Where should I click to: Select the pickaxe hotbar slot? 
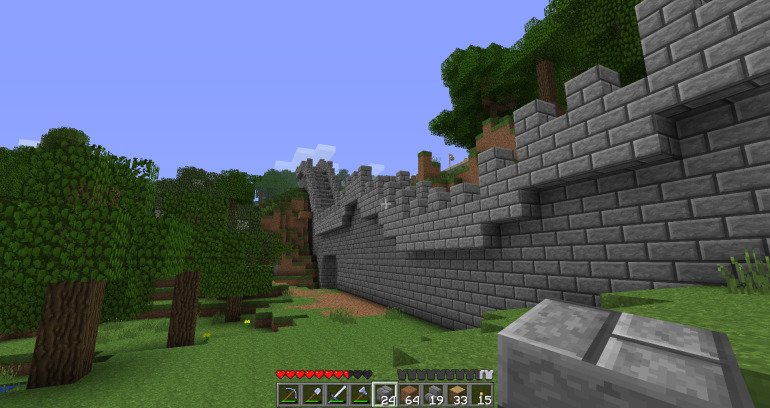pos(288,394)
